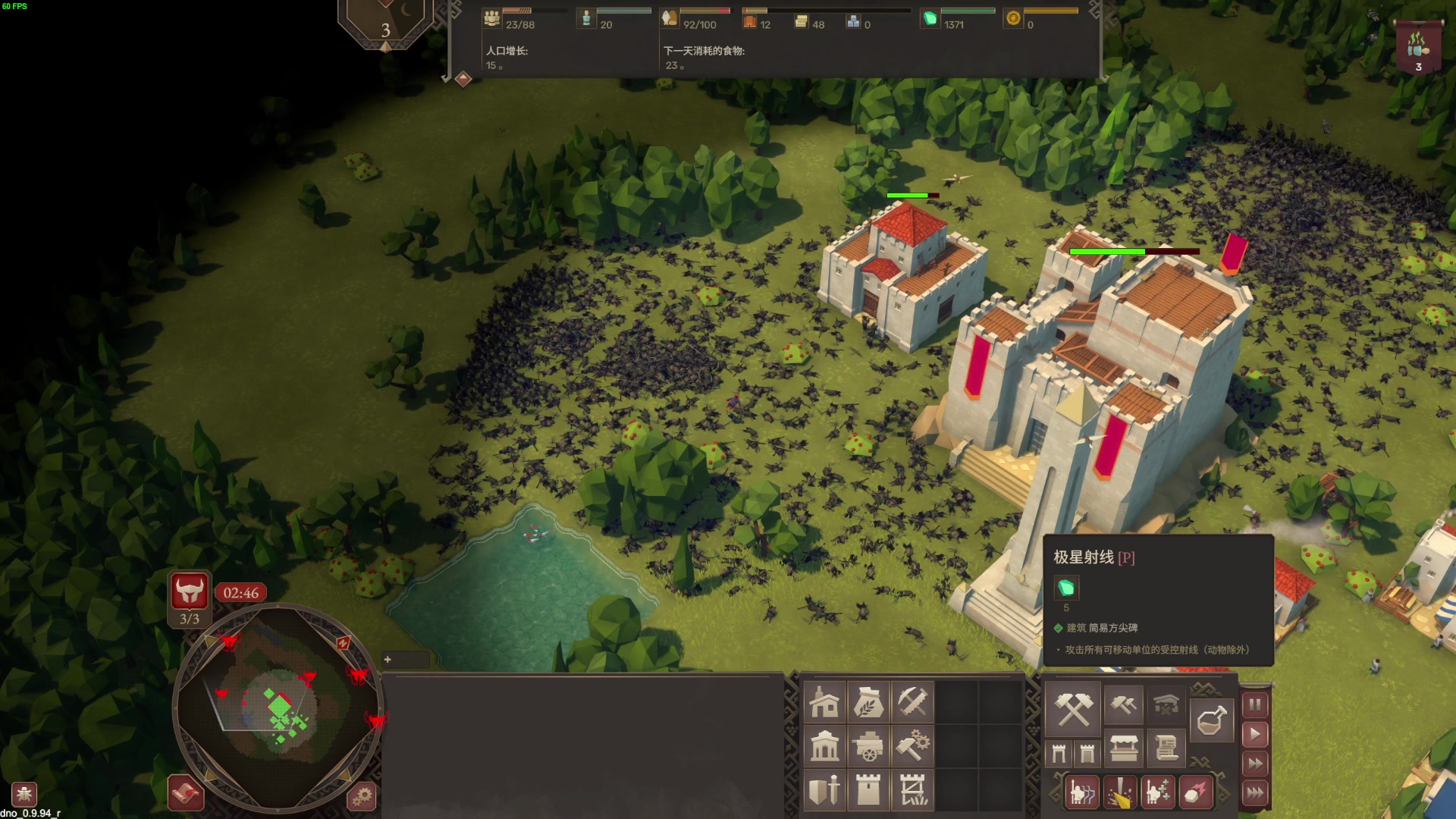
Task: Click the horned helmet enemy wave icon
Action: (x=190, y=591)
